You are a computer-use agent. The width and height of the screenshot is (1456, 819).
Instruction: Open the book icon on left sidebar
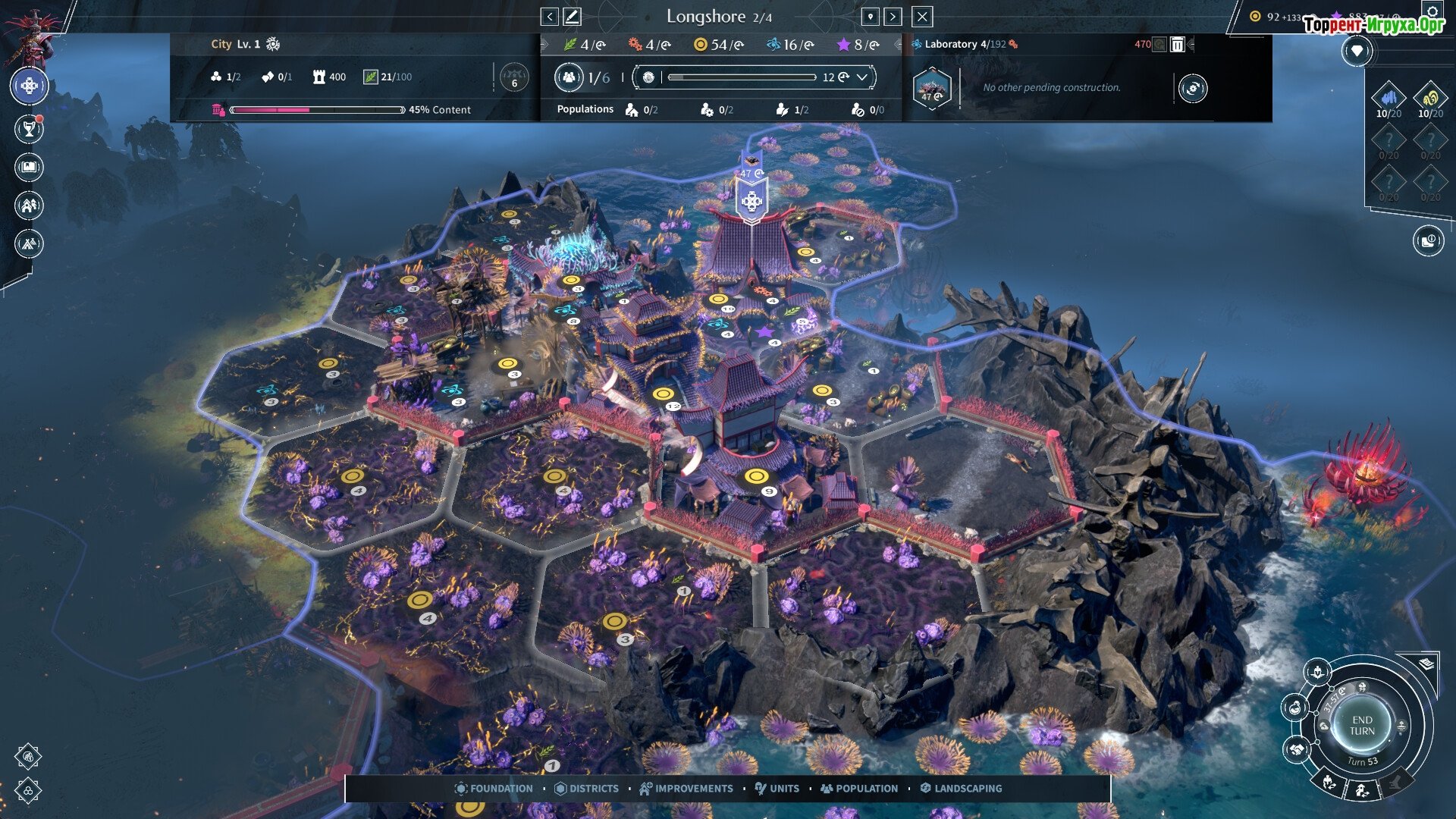[x=29, y=168]
